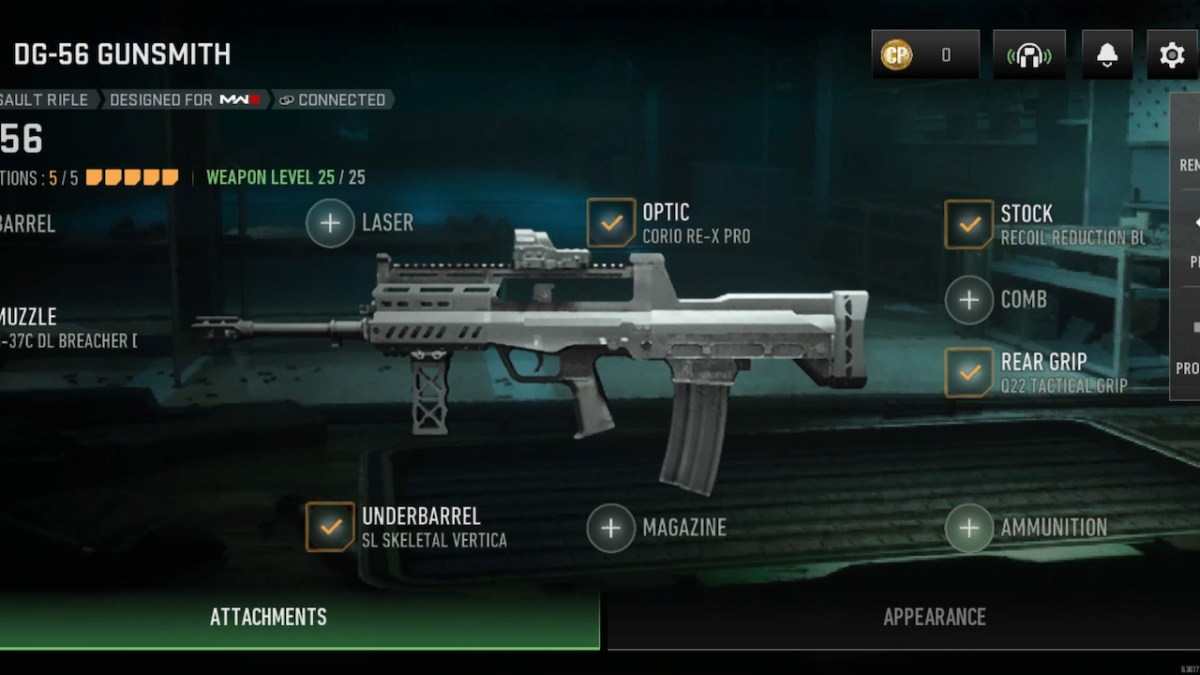
Task: Add a Comb attachment
Action: (x=968, y=299)
